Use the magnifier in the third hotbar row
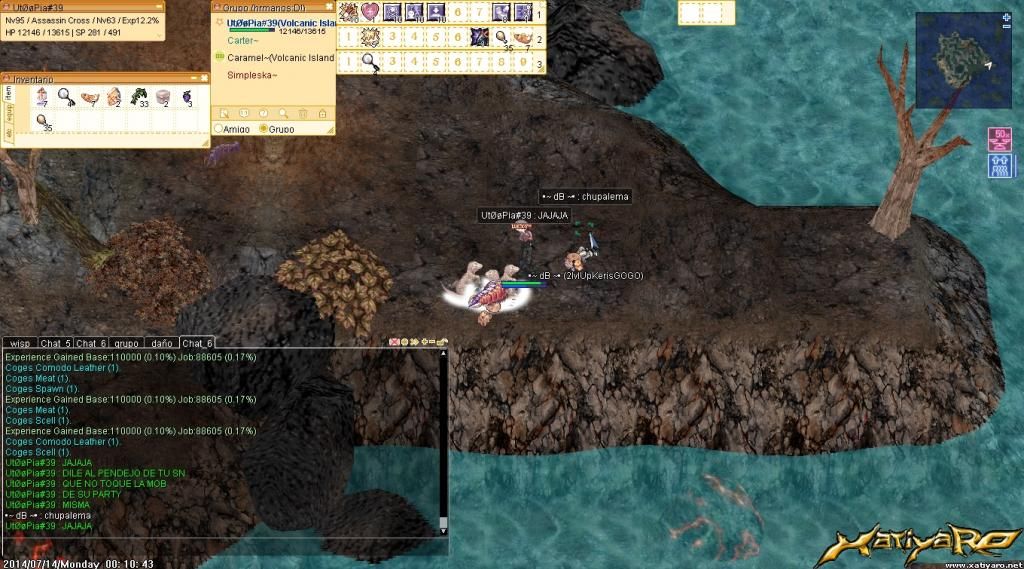This screenshot has width=1024, height=569. pos(370,62)
